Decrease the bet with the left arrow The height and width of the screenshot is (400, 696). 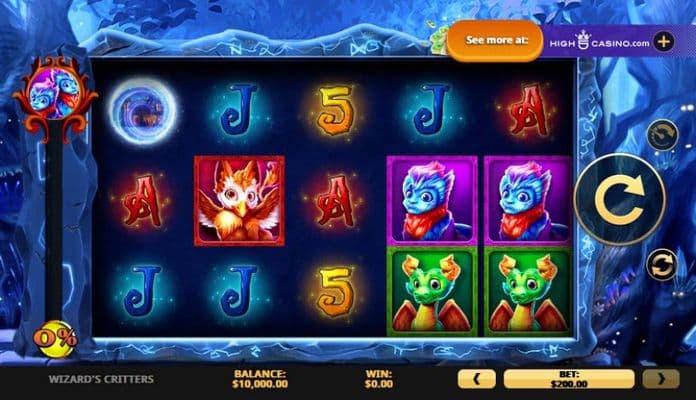coord(476,379)
